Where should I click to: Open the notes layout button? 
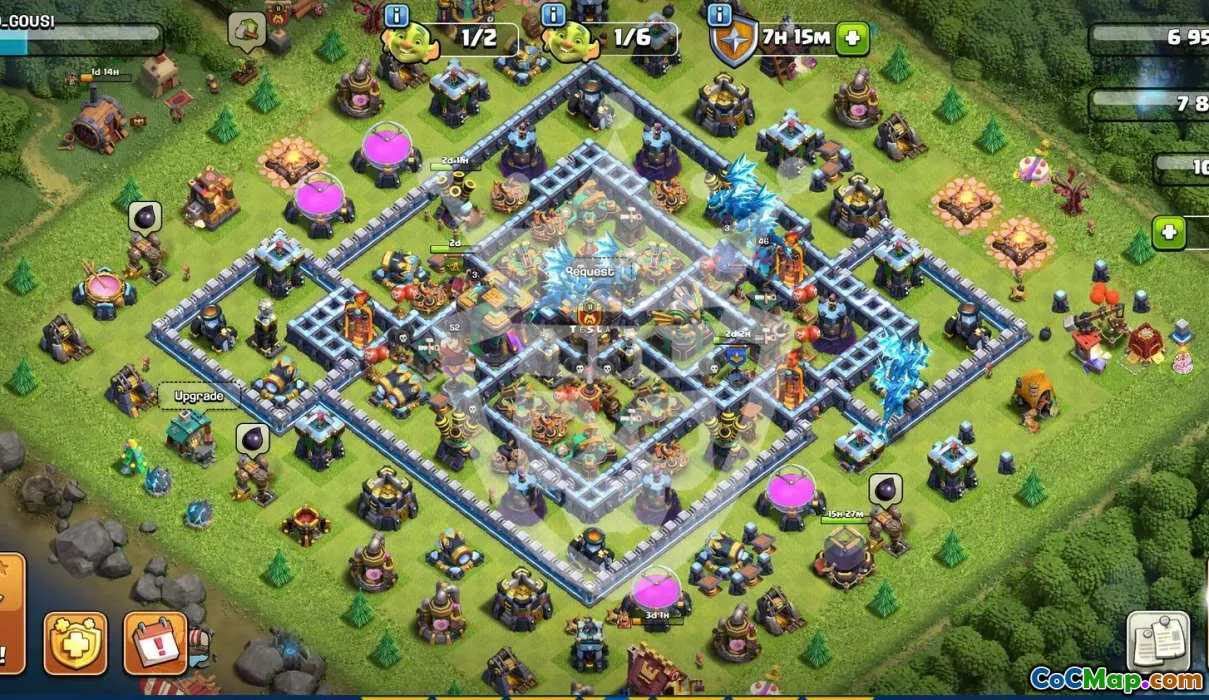pos(1158,641)
